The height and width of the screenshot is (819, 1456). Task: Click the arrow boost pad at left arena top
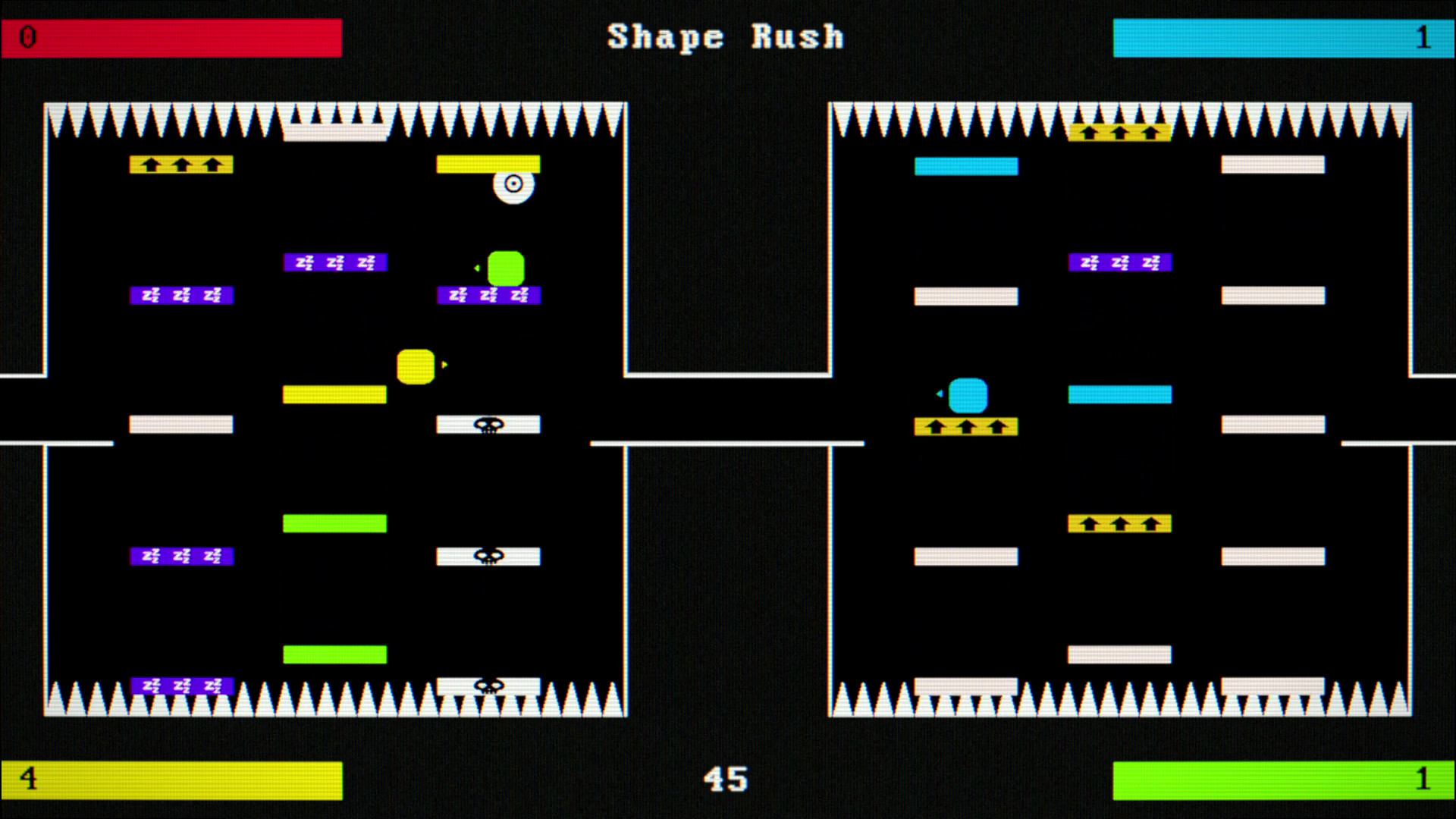tap(181, 164)
